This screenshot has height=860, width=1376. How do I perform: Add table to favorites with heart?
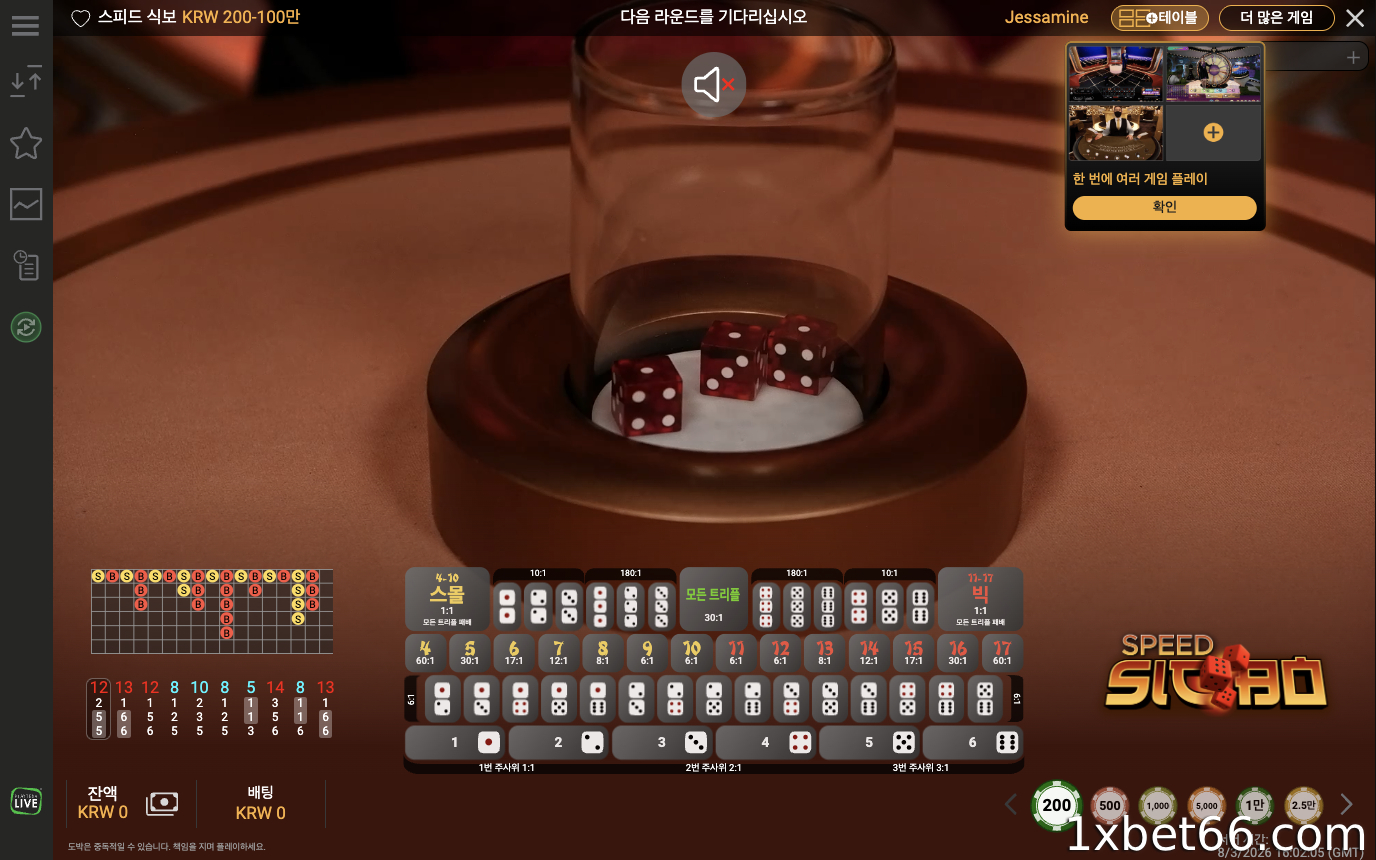[x=81, y=18]
